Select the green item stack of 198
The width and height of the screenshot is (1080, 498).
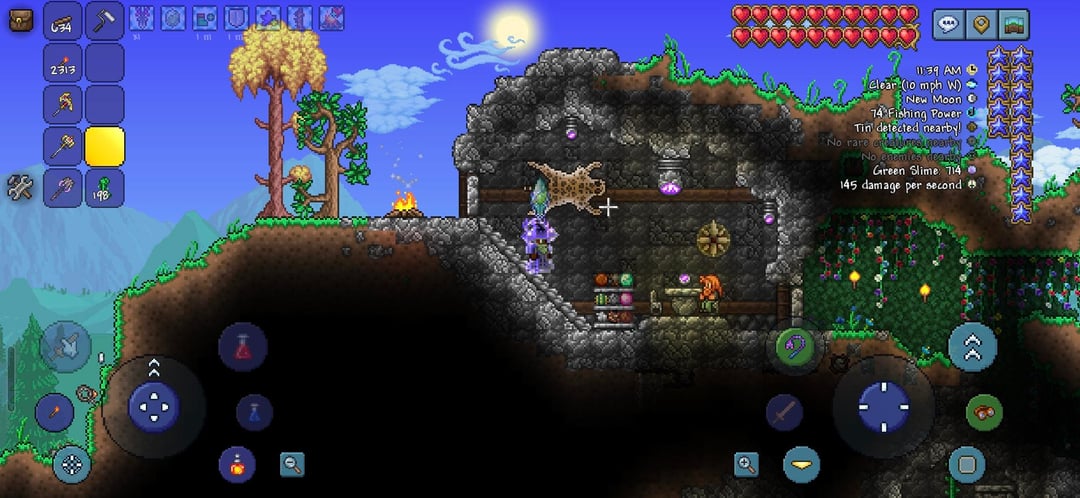[x=104, y=187]
